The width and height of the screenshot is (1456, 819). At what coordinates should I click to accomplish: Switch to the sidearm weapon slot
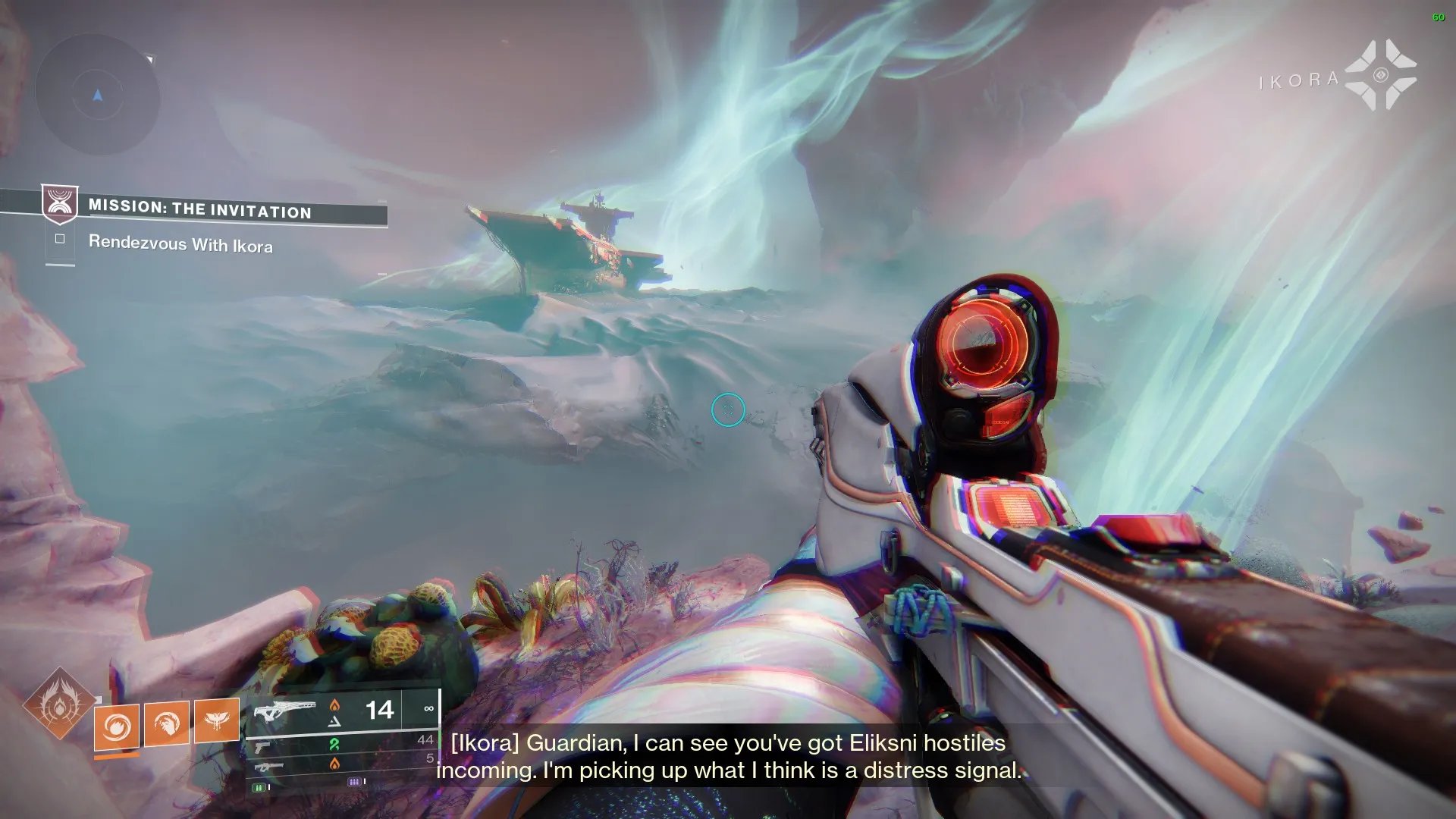(x=262, y=748)
